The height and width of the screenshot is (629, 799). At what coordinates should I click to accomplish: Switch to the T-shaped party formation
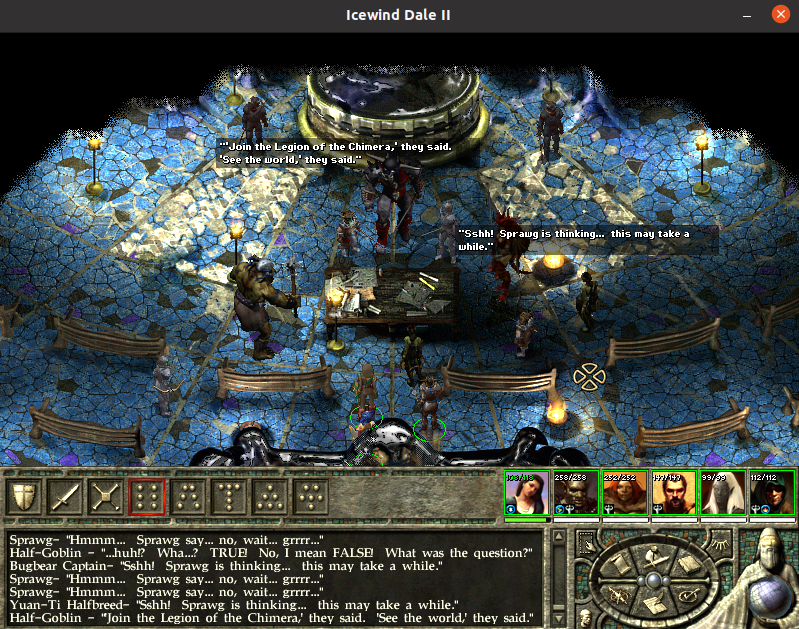229,496
